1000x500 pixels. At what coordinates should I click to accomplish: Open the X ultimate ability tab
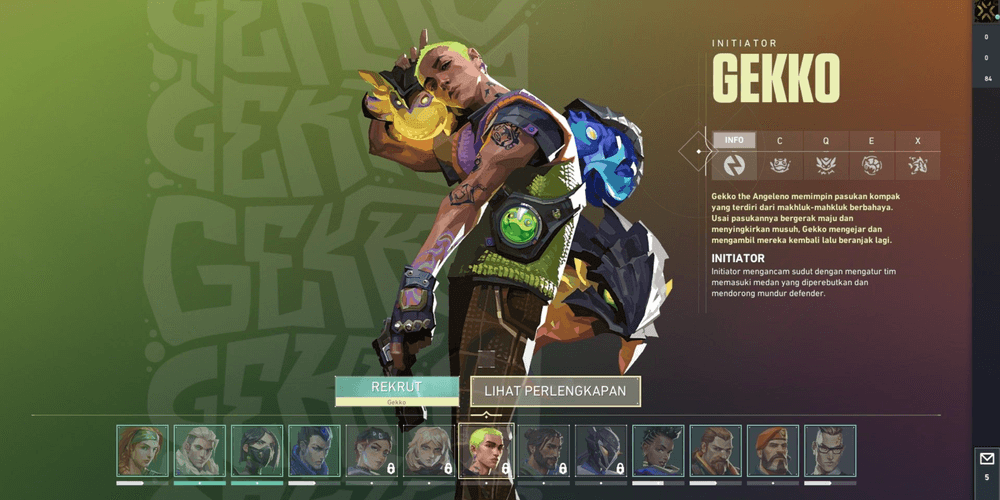917,141
